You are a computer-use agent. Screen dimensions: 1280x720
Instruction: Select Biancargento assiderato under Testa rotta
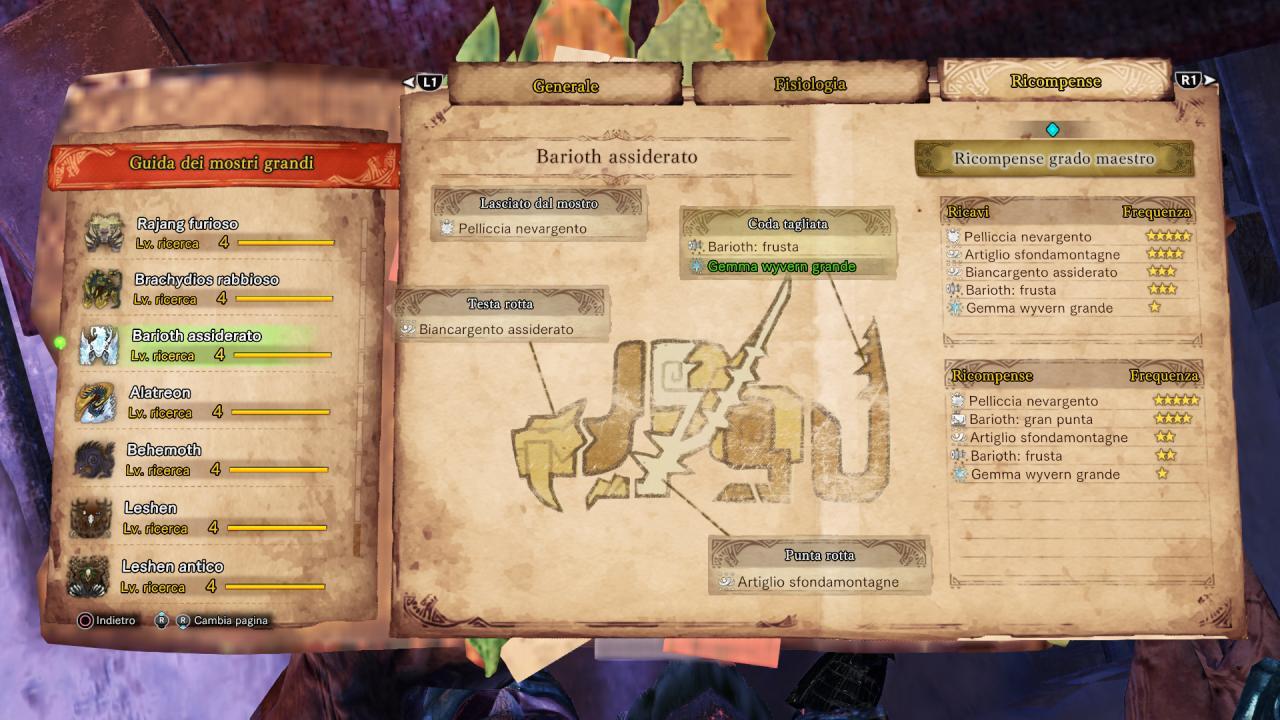pos(496,329)
